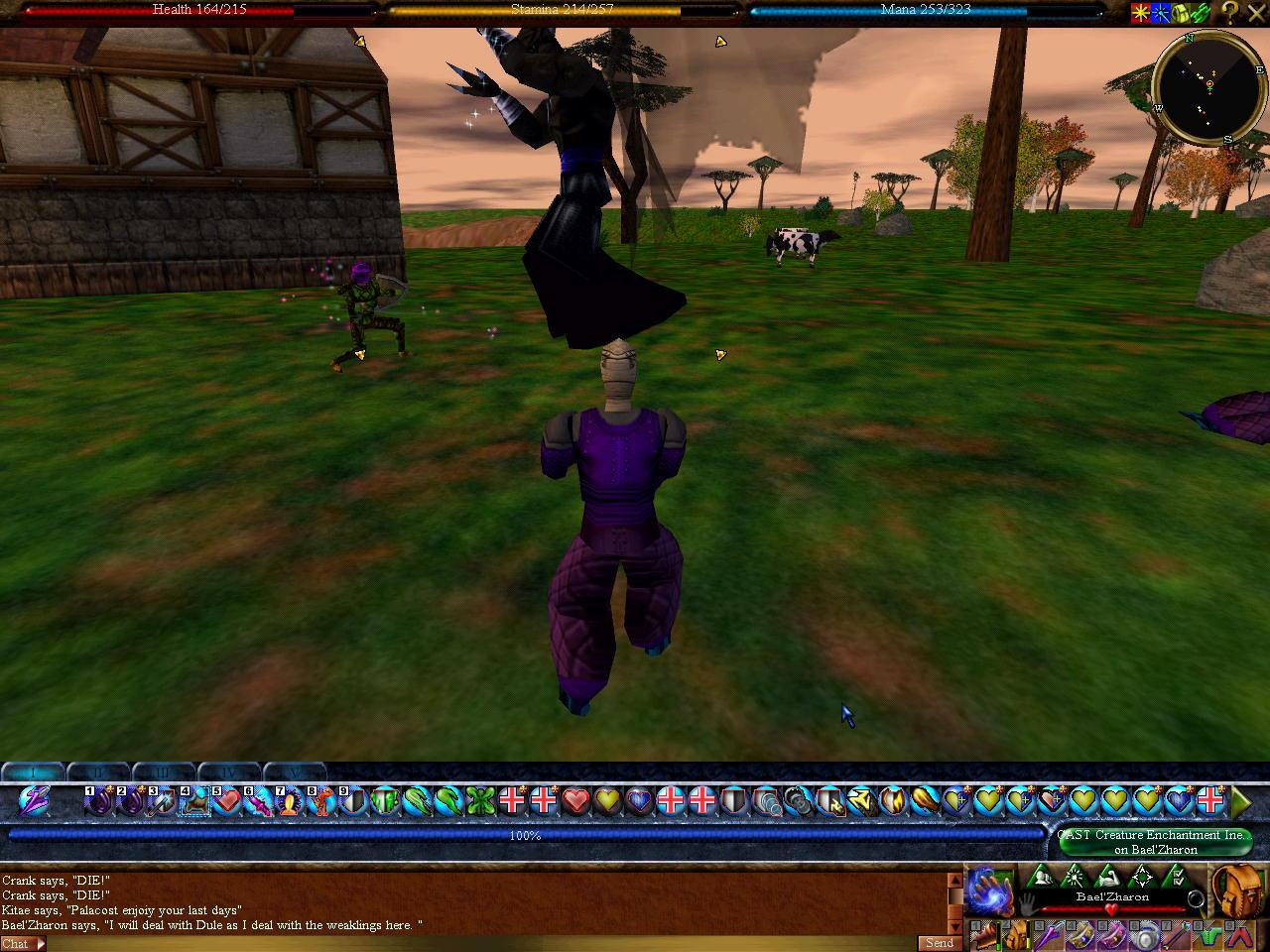
Task: Click the Cast Creature Enchantment button
Action: point(1155,842)
